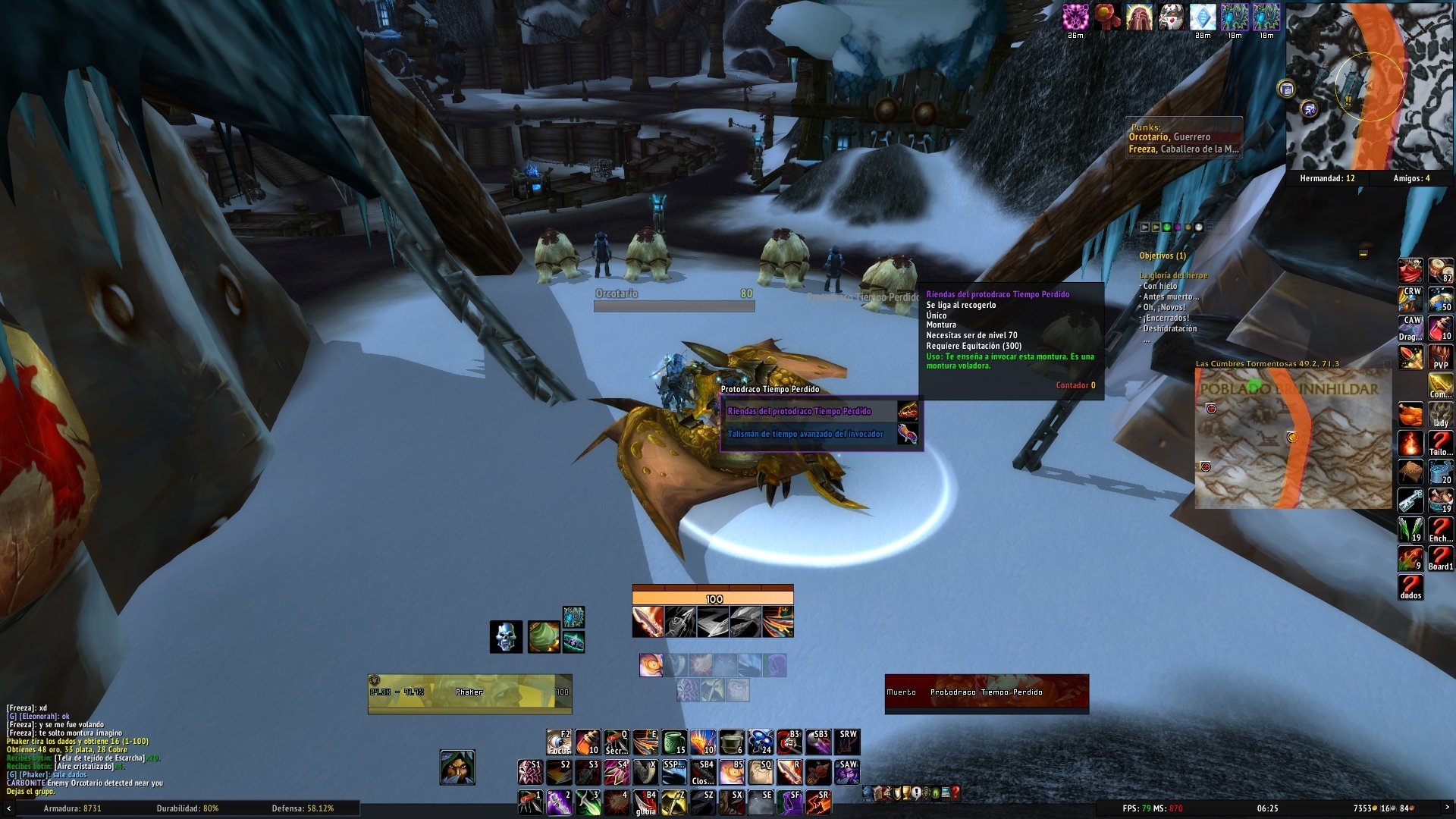The width and height of the screenshot is (1456, 819).
Task: Collapse the Objetivos quest tracker
Action: [x=1363, y=255]
